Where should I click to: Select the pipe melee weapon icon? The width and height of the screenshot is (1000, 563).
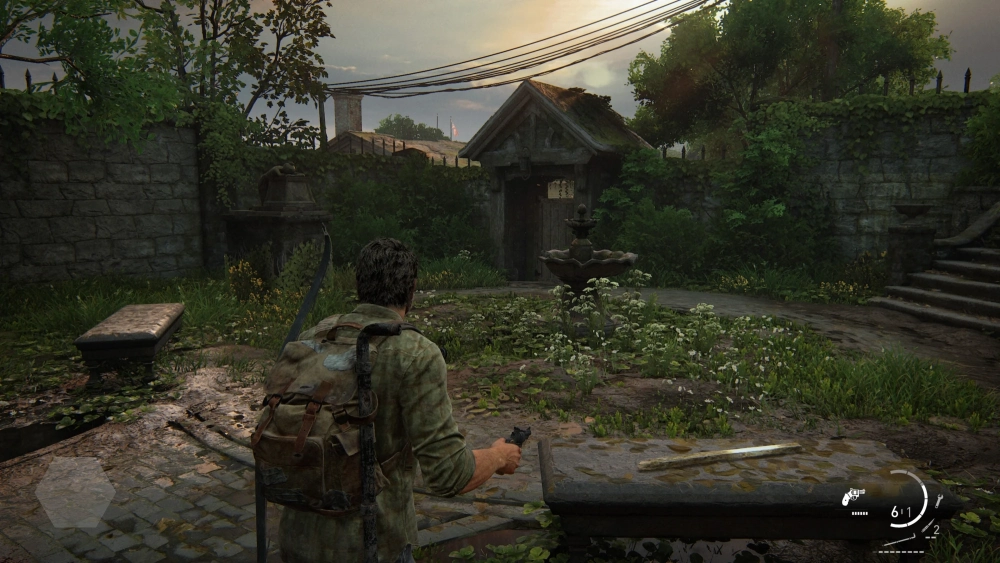(x=898, y=542)
